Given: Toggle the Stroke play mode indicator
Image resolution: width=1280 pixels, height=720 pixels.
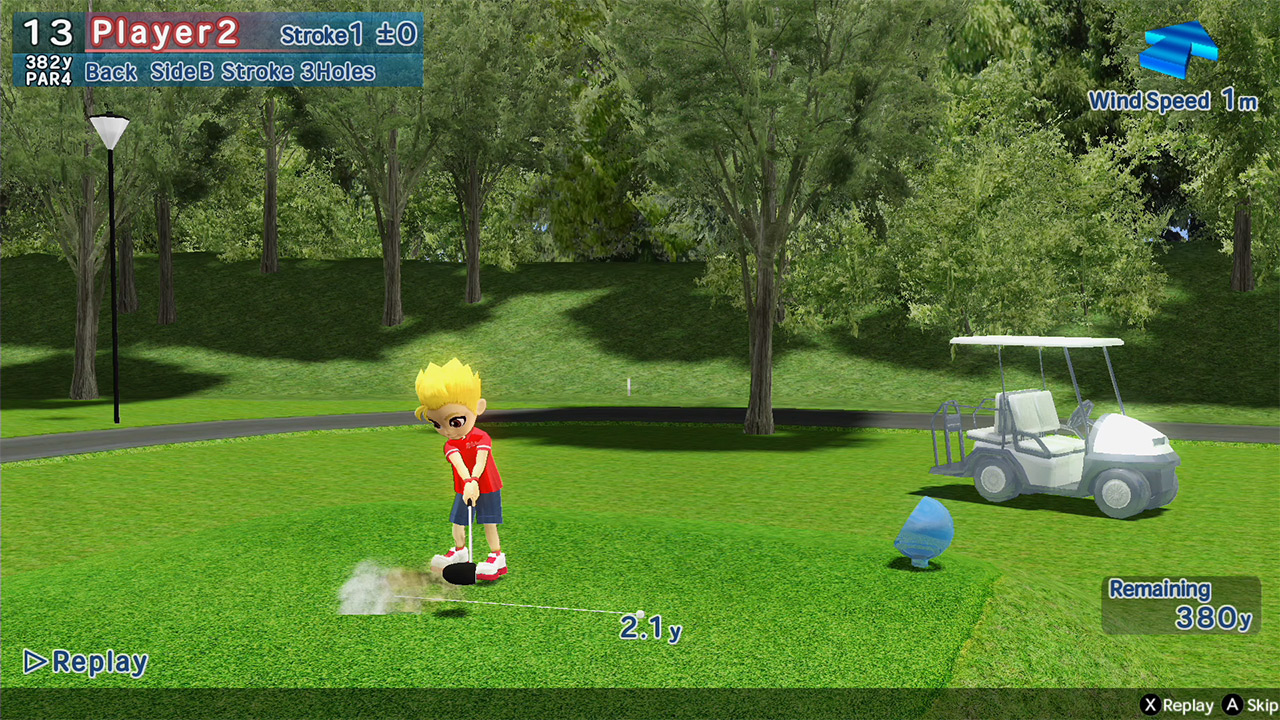Looking at the screenshot, I should pyautogui.click(x=259, y=72).
